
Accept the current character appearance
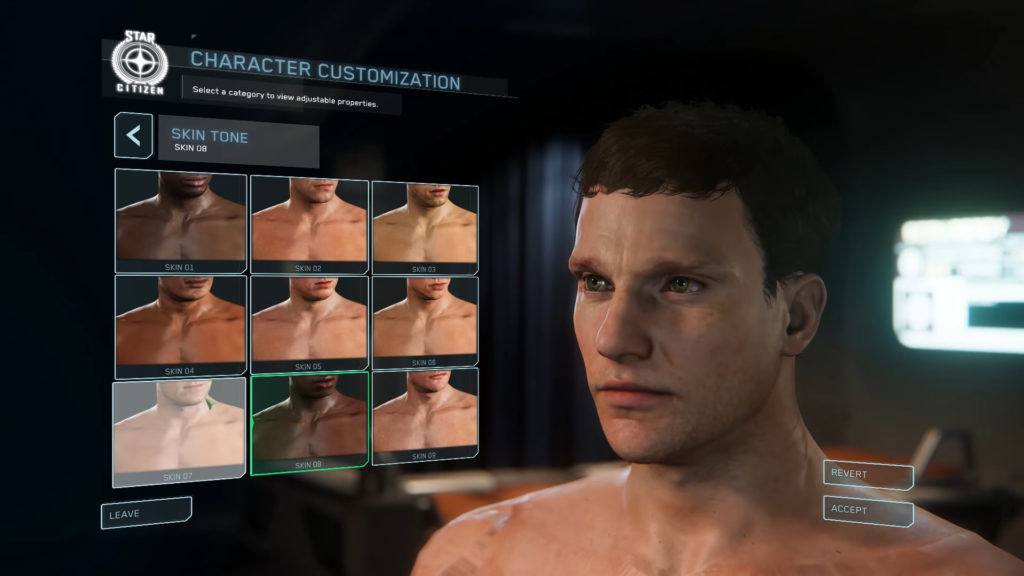click(x=867, y=511)
